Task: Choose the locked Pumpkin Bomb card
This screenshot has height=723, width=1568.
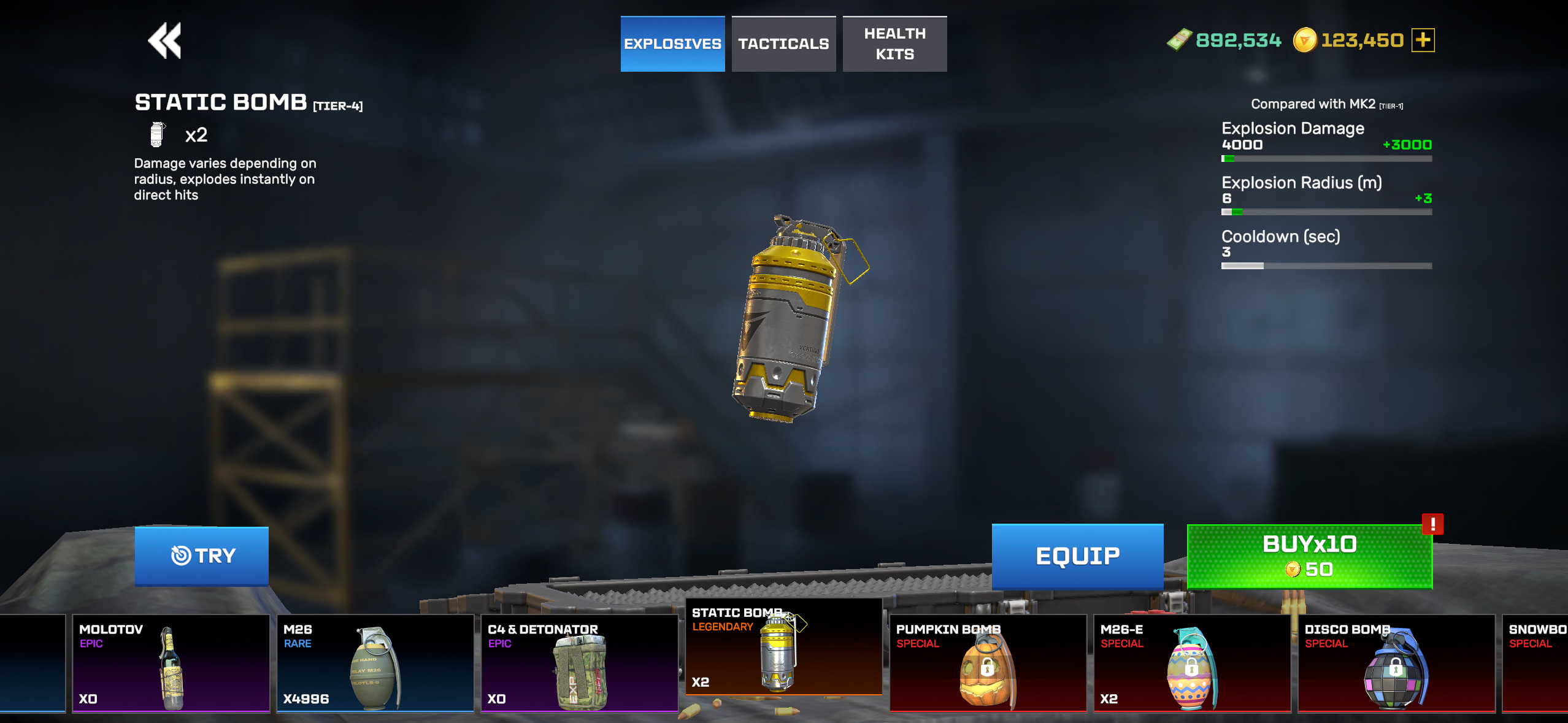Action: coord(988,664)
